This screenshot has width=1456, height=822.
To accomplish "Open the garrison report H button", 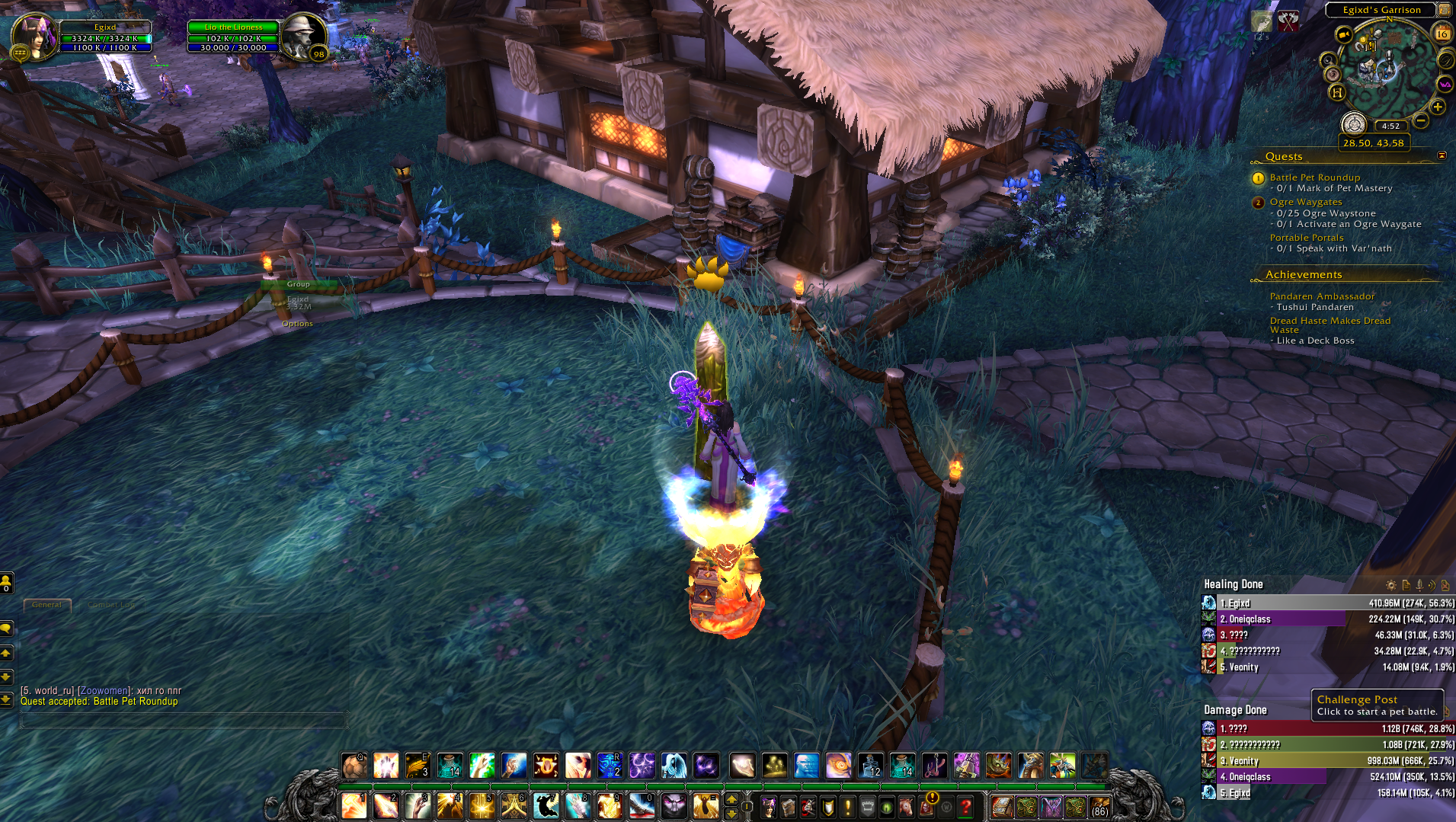I will (x=1336, y=93).
